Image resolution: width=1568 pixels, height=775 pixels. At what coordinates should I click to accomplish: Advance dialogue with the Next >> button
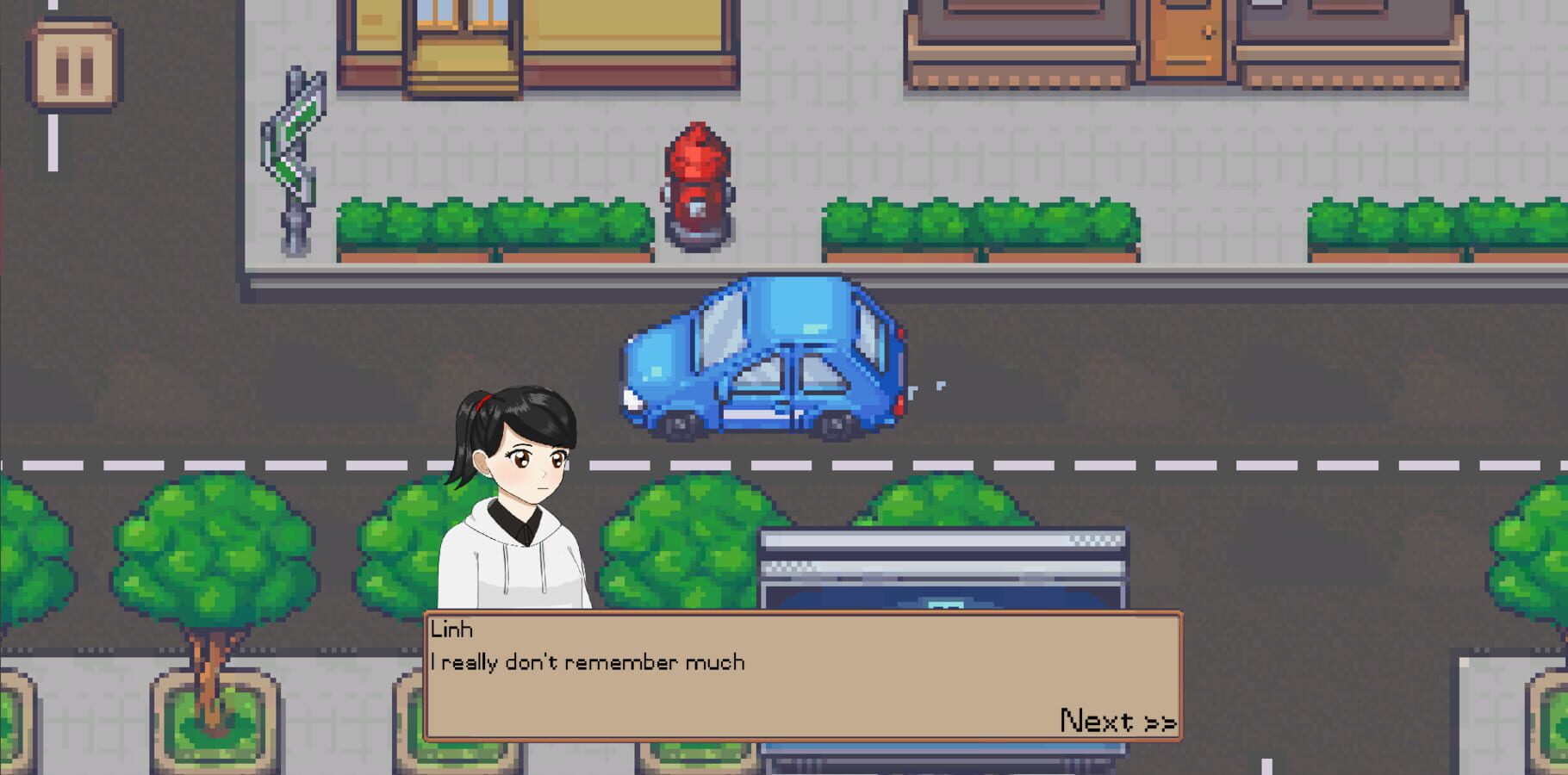pyautogui.click(x=1118, y=720)
